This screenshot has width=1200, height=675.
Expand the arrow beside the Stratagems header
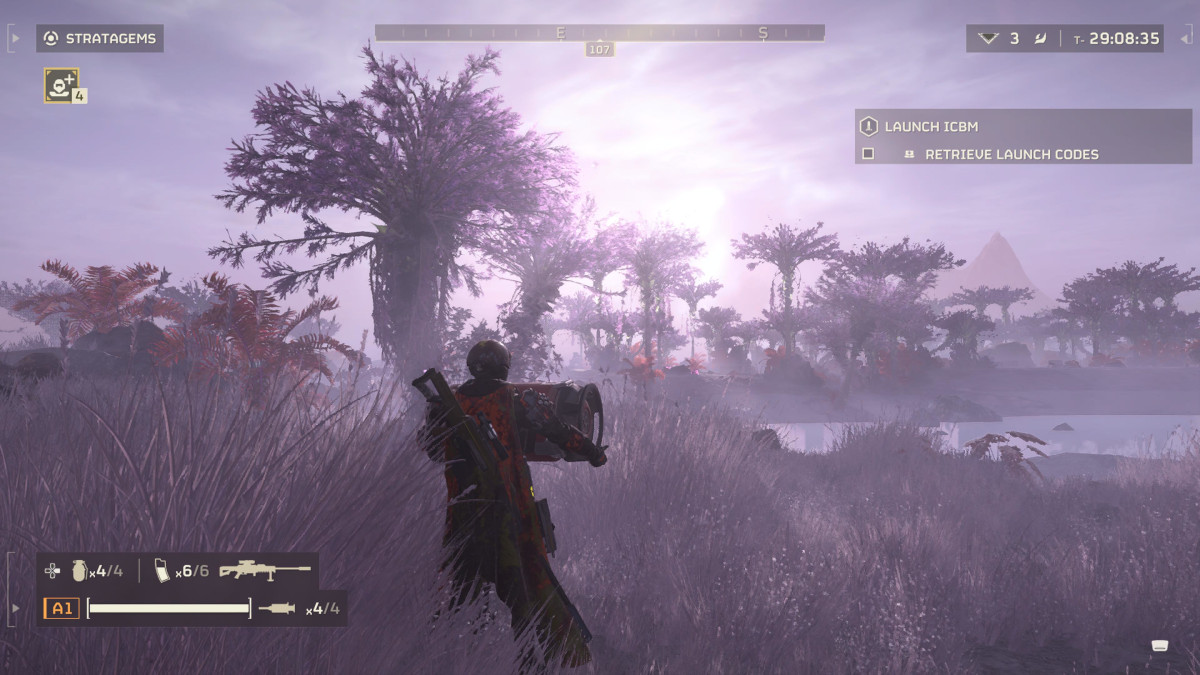14,39
